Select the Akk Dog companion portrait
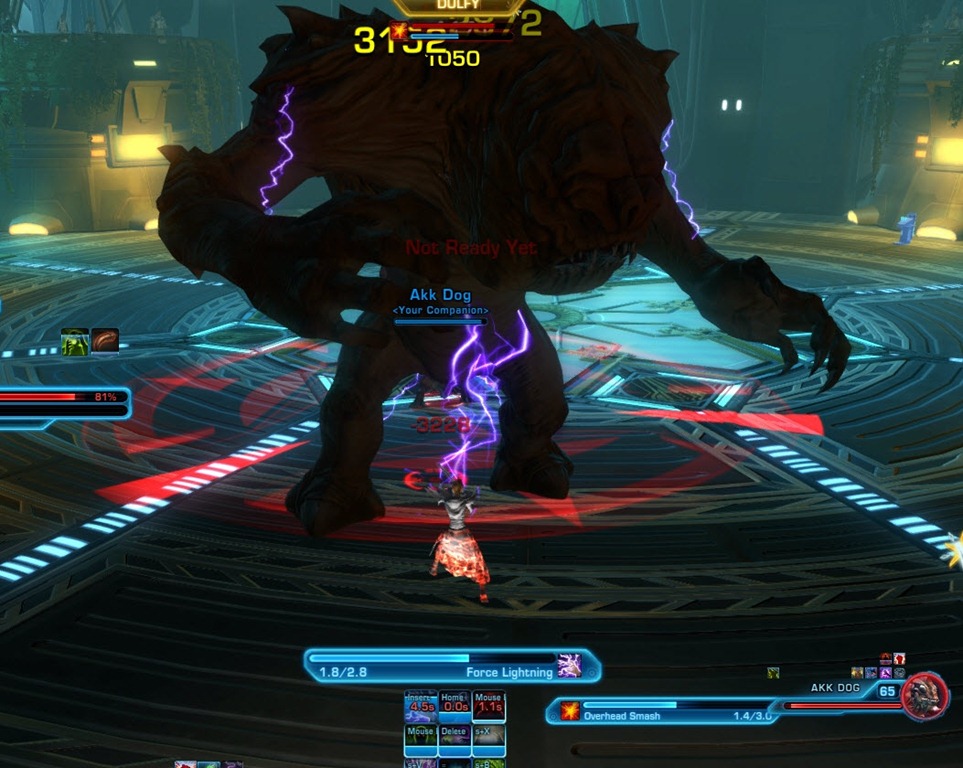The height and width of the screenshot is (768, 963). tap(924, 696)
